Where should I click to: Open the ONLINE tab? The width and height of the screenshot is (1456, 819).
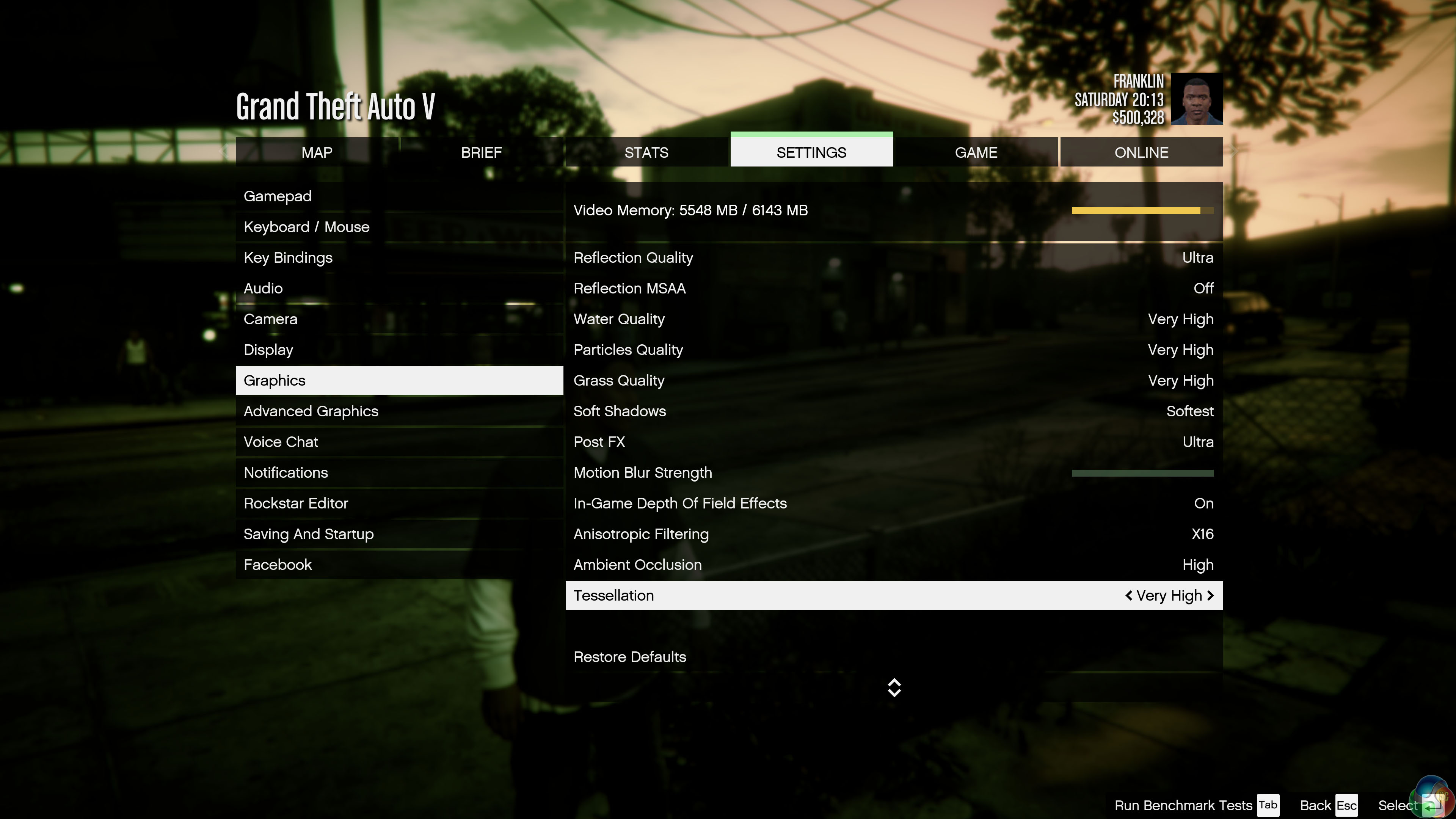coord(1141,152)
